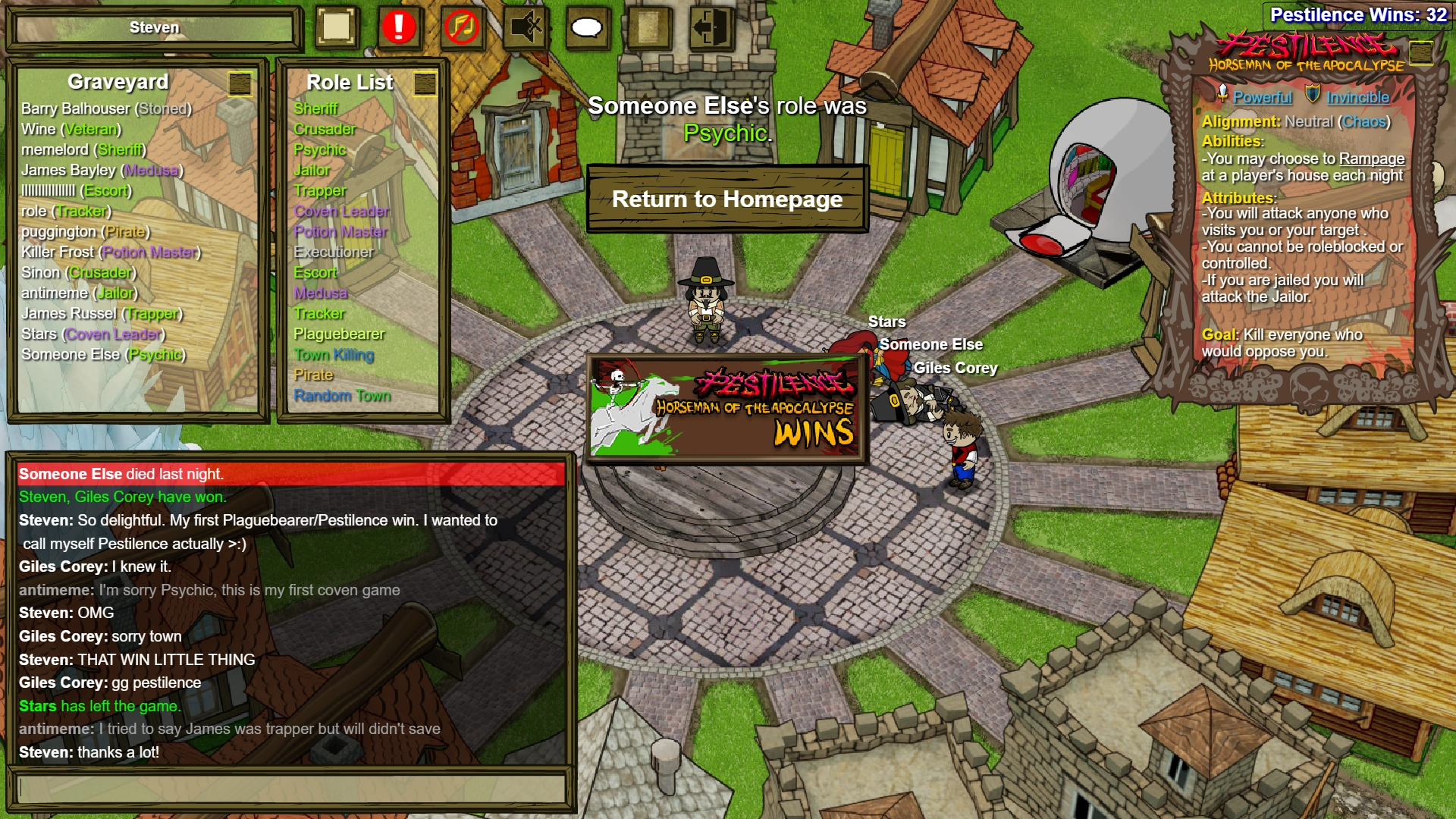Image resolution: width=1456 pixels, height=819 pixels.
Task: Collapse the Role List panel with its scroll icon
Action: pyautogui.click(x=425, y=83)
